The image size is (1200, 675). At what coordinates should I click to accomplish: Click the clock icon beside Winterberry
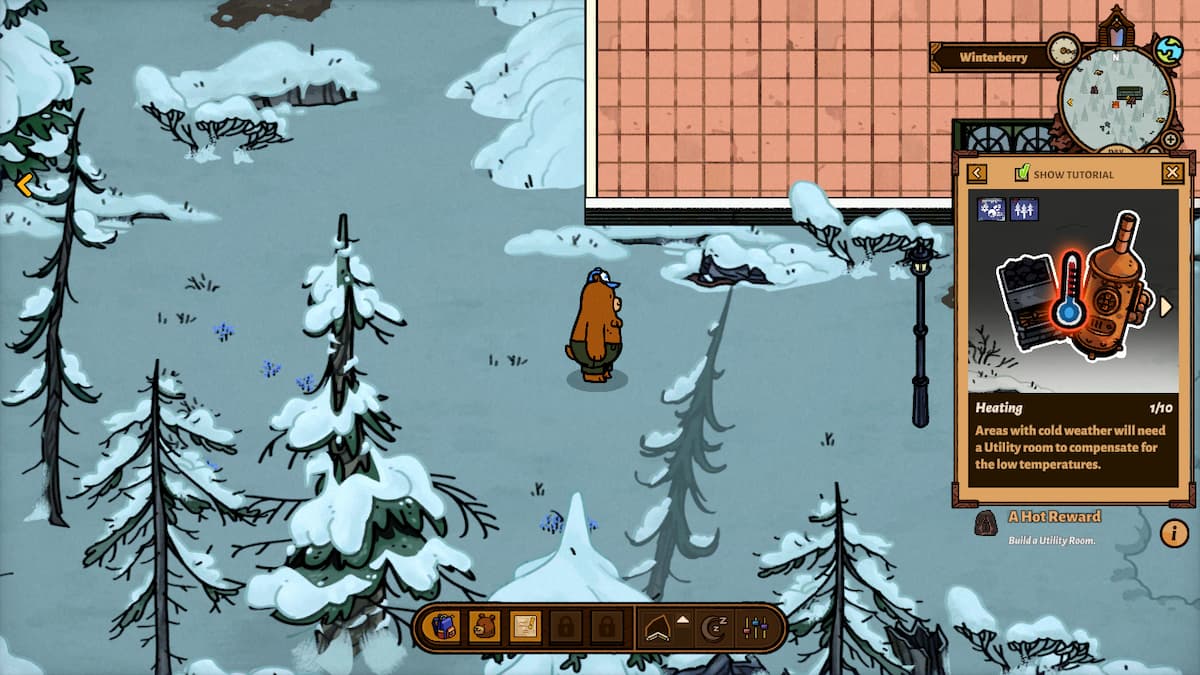point(1062,48)
